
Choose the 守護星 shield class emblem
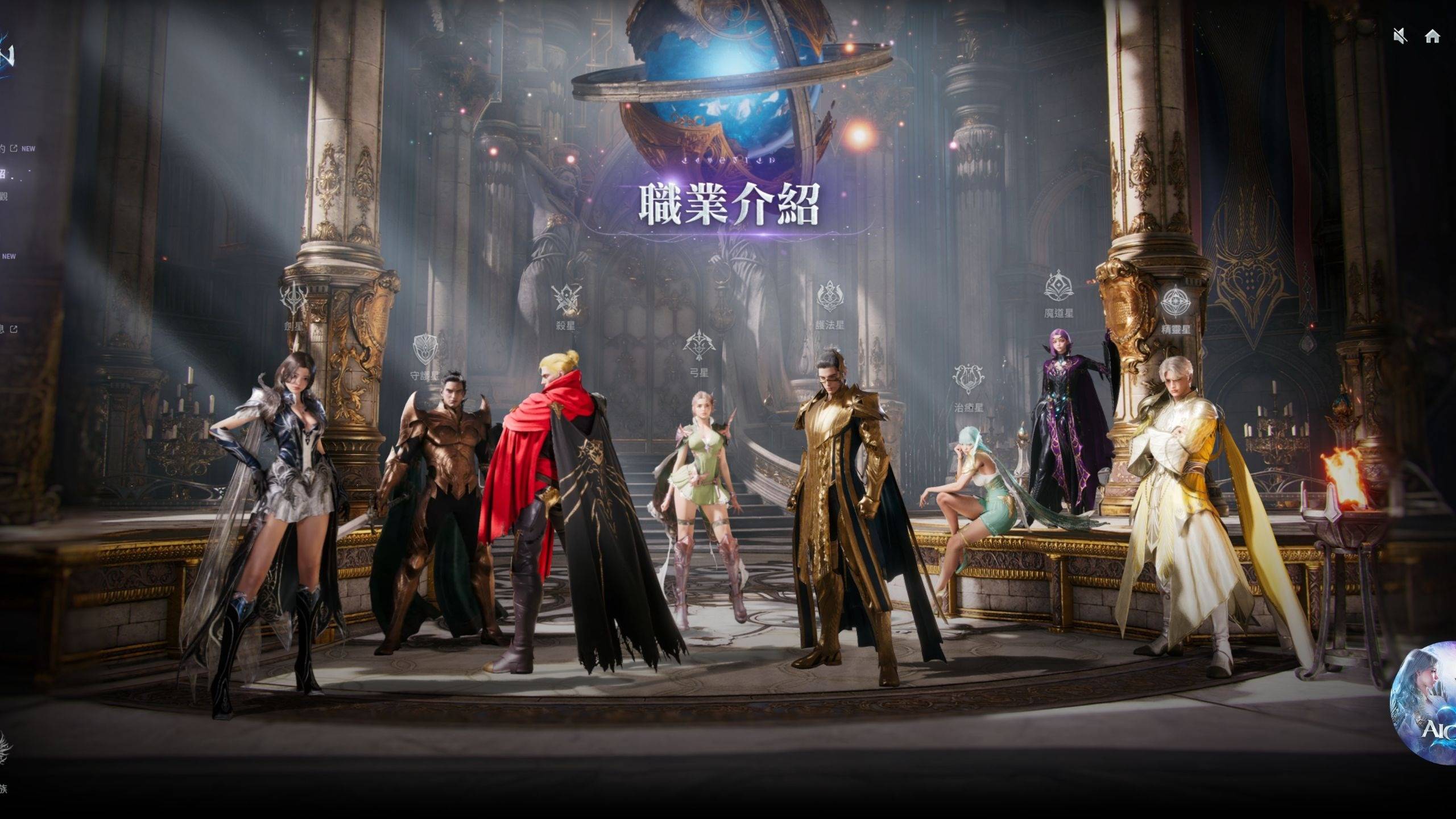click(x=425, y=350)
